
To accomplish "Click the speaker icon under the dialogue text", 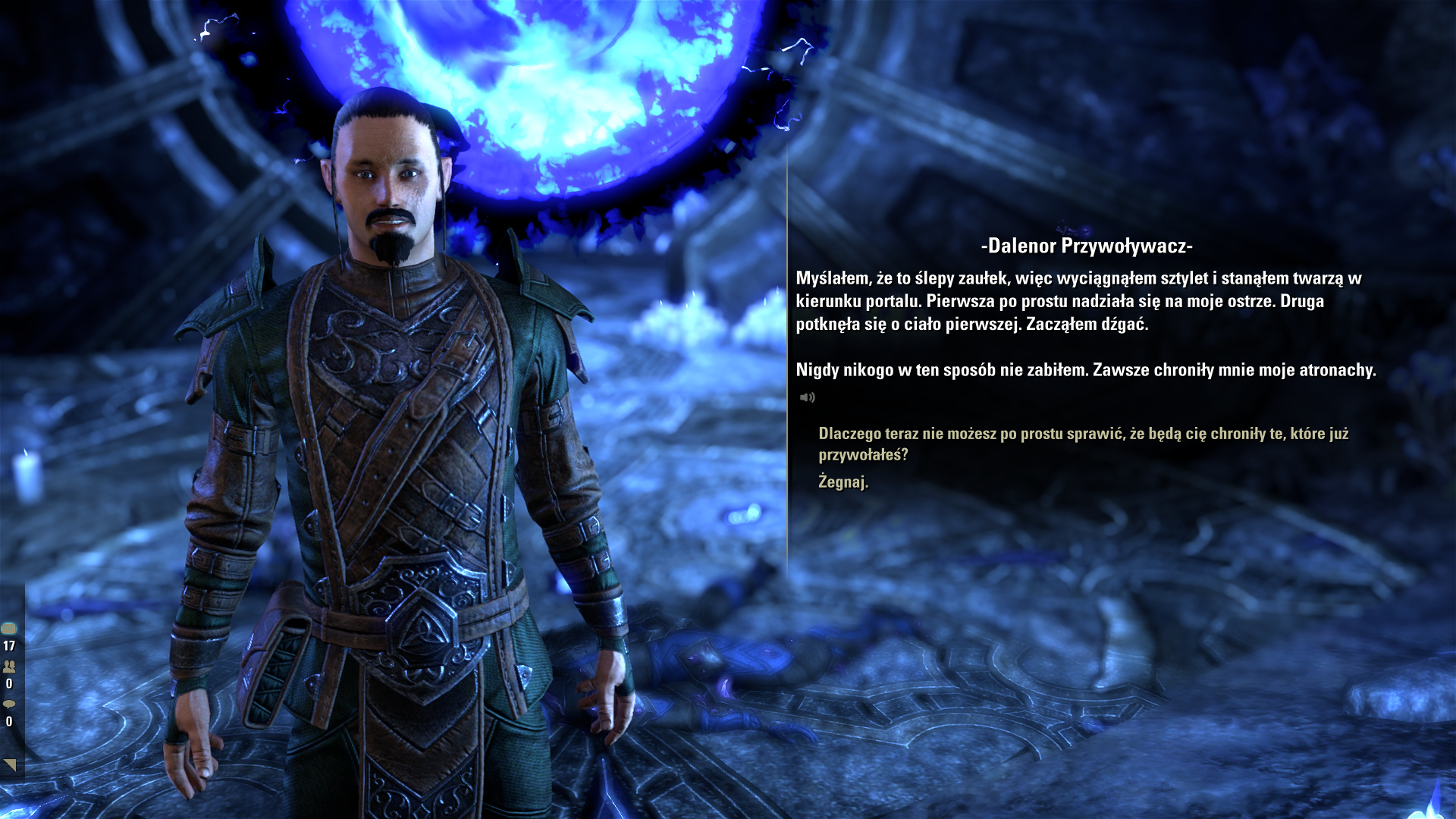I will [x=807, y=397].
